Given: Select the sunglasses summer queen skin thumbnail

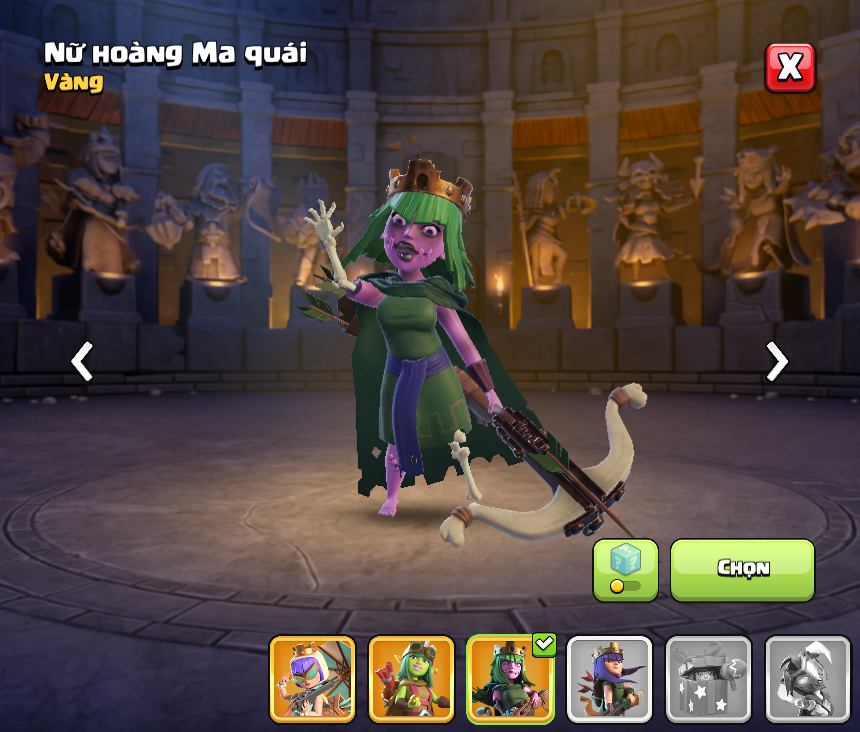Looking at the screenshot, I should (x=312, y=679).
